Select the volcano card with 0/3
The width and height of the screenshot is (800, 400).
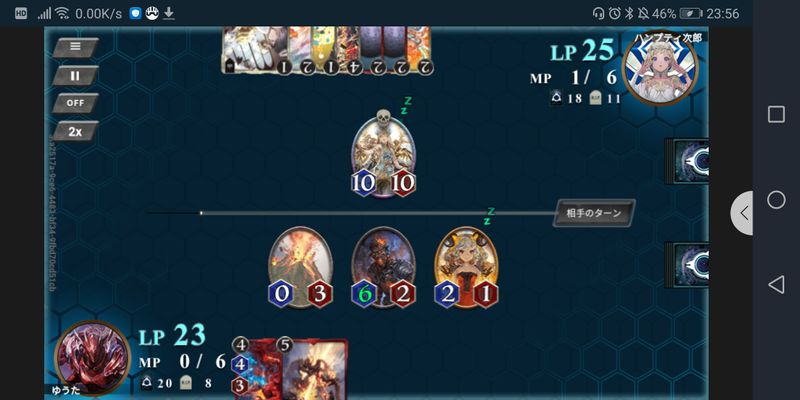[299, 264]
